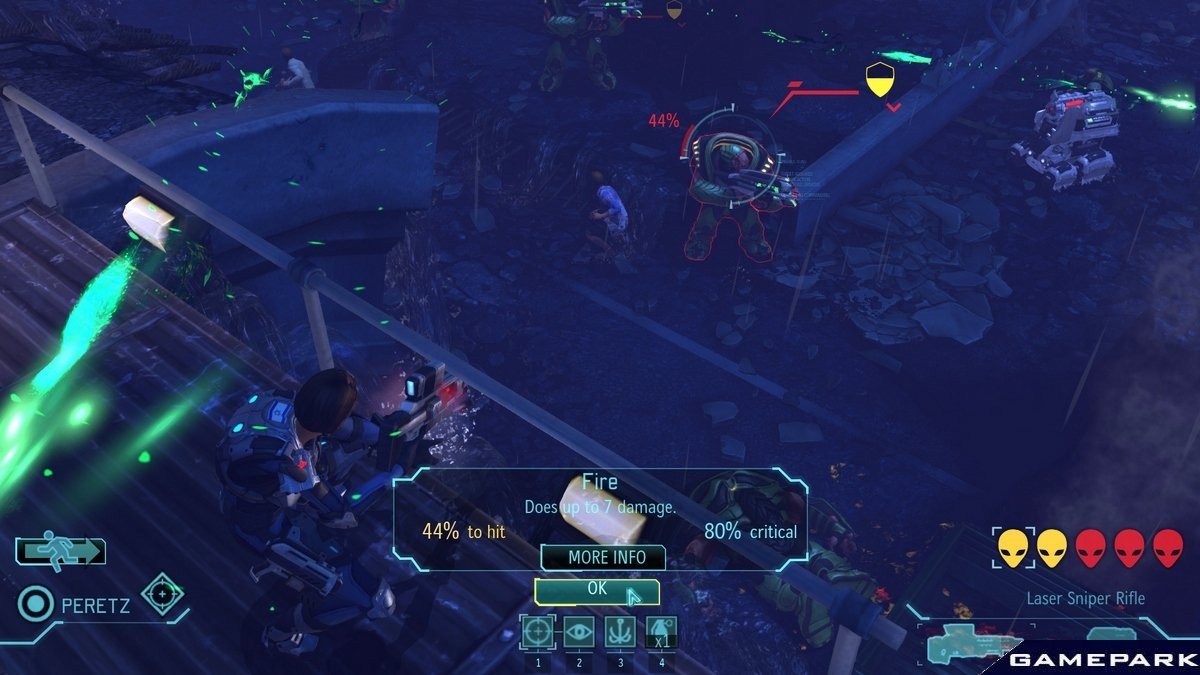Use the grappling hook ability
The width and height of the screenshot is (1200, 675).
[x=620, y=632]
